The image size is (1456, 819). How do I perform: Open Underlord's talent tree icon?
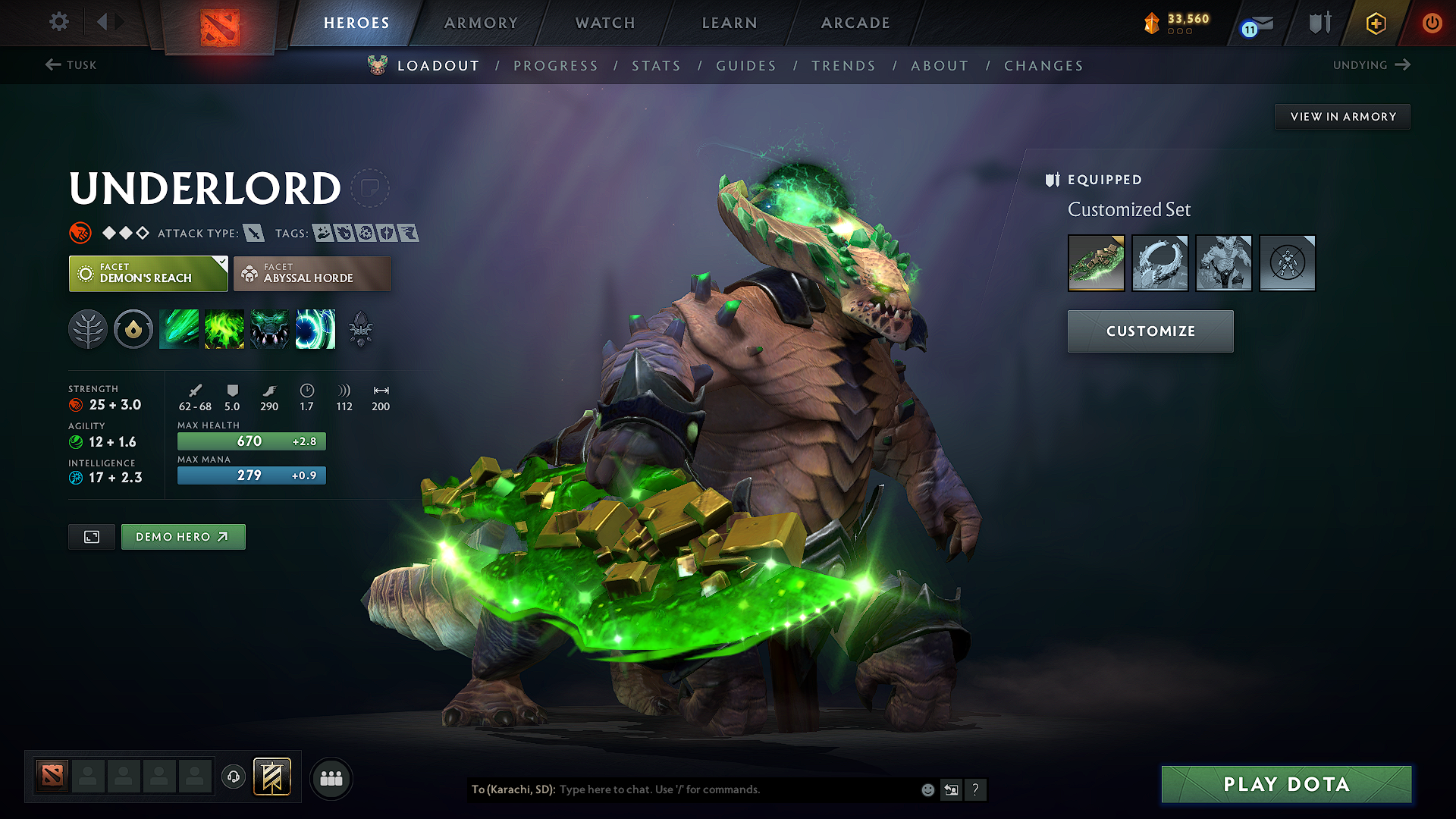(x=88, y=329)
